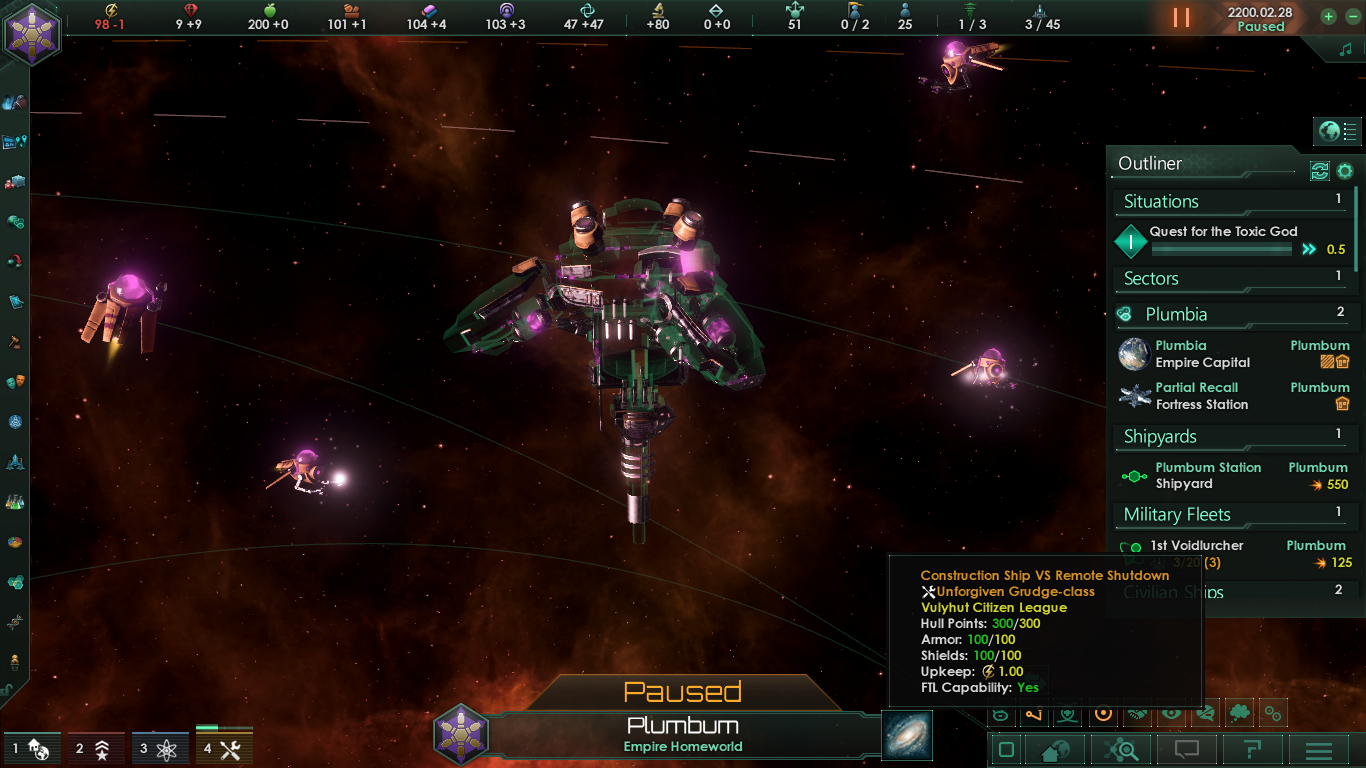Activate the handshake diplomacy map mode
Viewport: 1366px width, 768px height.
(x=1136, y=715)
